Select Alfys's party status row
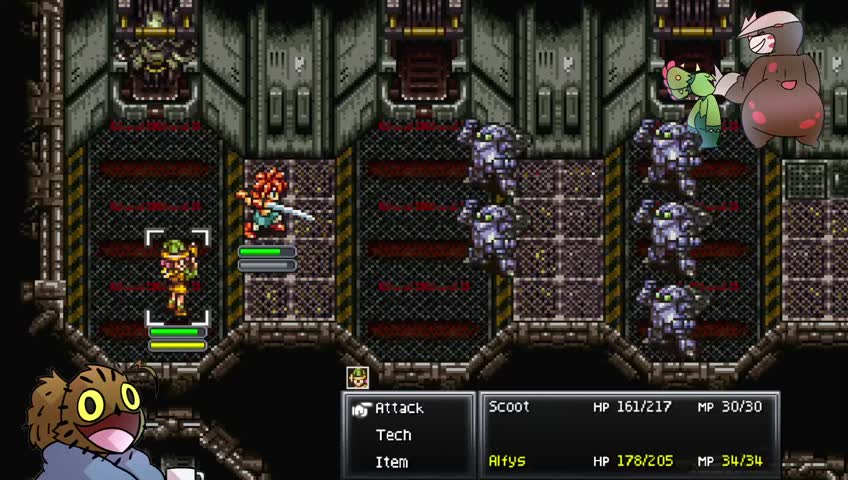Viewport: 848px width, 480px height. click(625, 461)
